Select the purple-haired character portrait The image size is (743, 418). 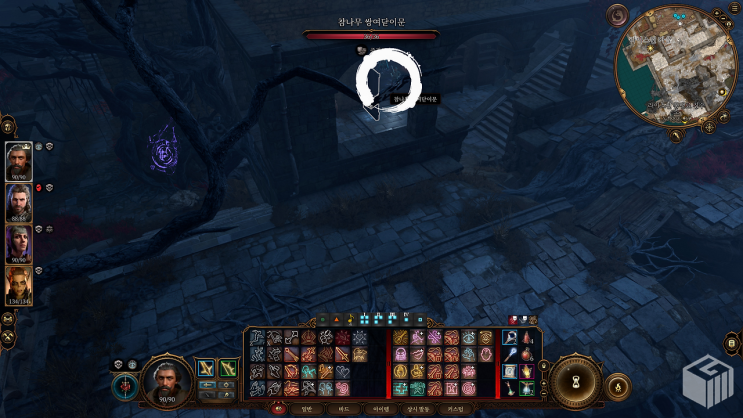19,241
